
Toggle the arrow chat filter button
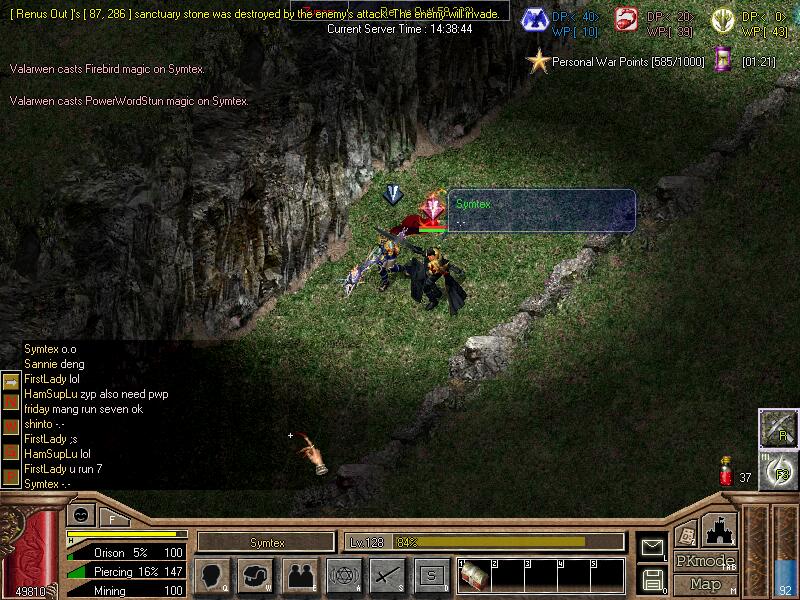(x=10, y=380)
